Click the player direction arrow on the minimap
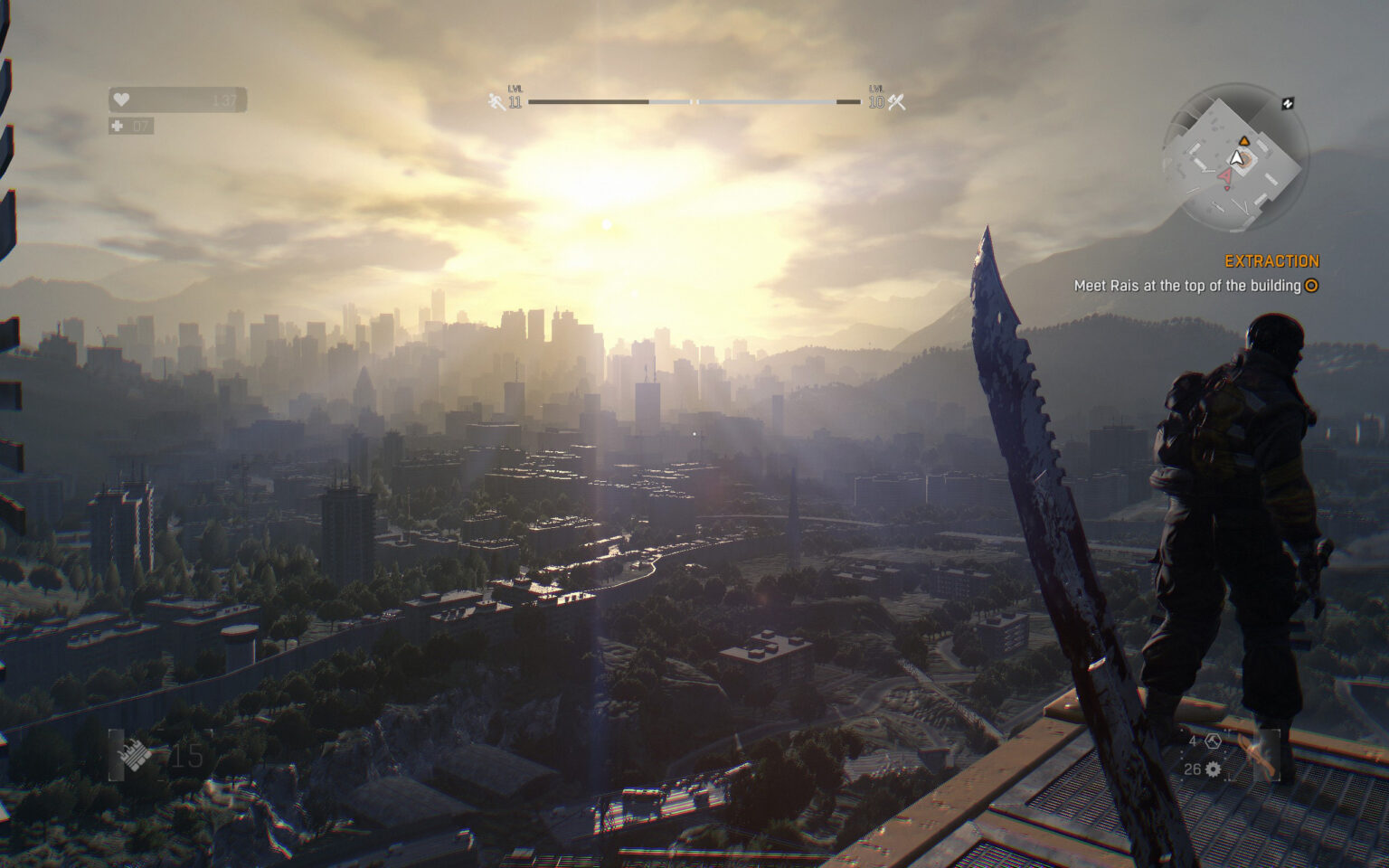 pos(1236,158)
